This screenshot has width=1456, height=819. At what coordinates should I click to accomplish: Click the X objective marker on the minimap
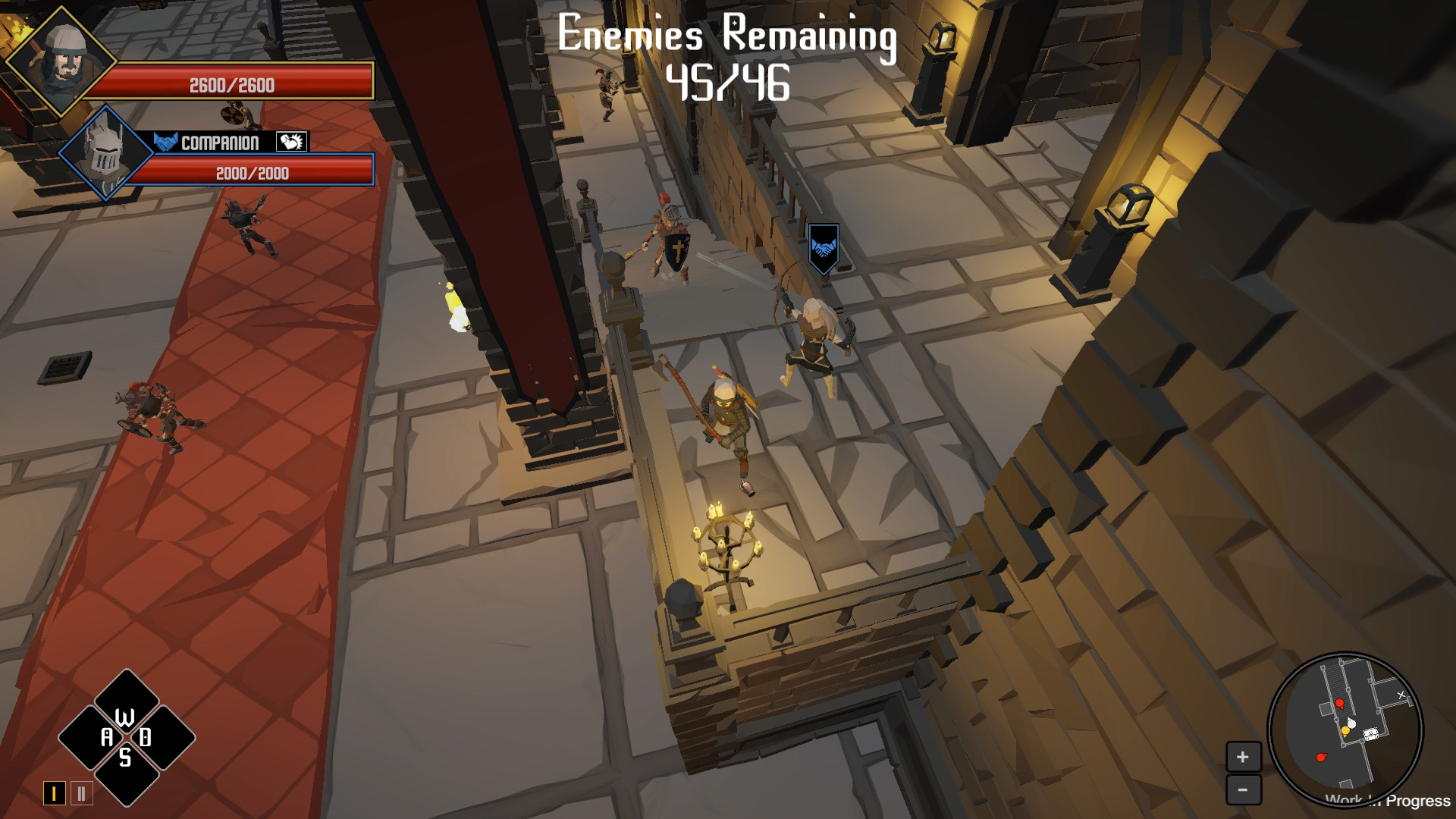tap(1401, 695)
